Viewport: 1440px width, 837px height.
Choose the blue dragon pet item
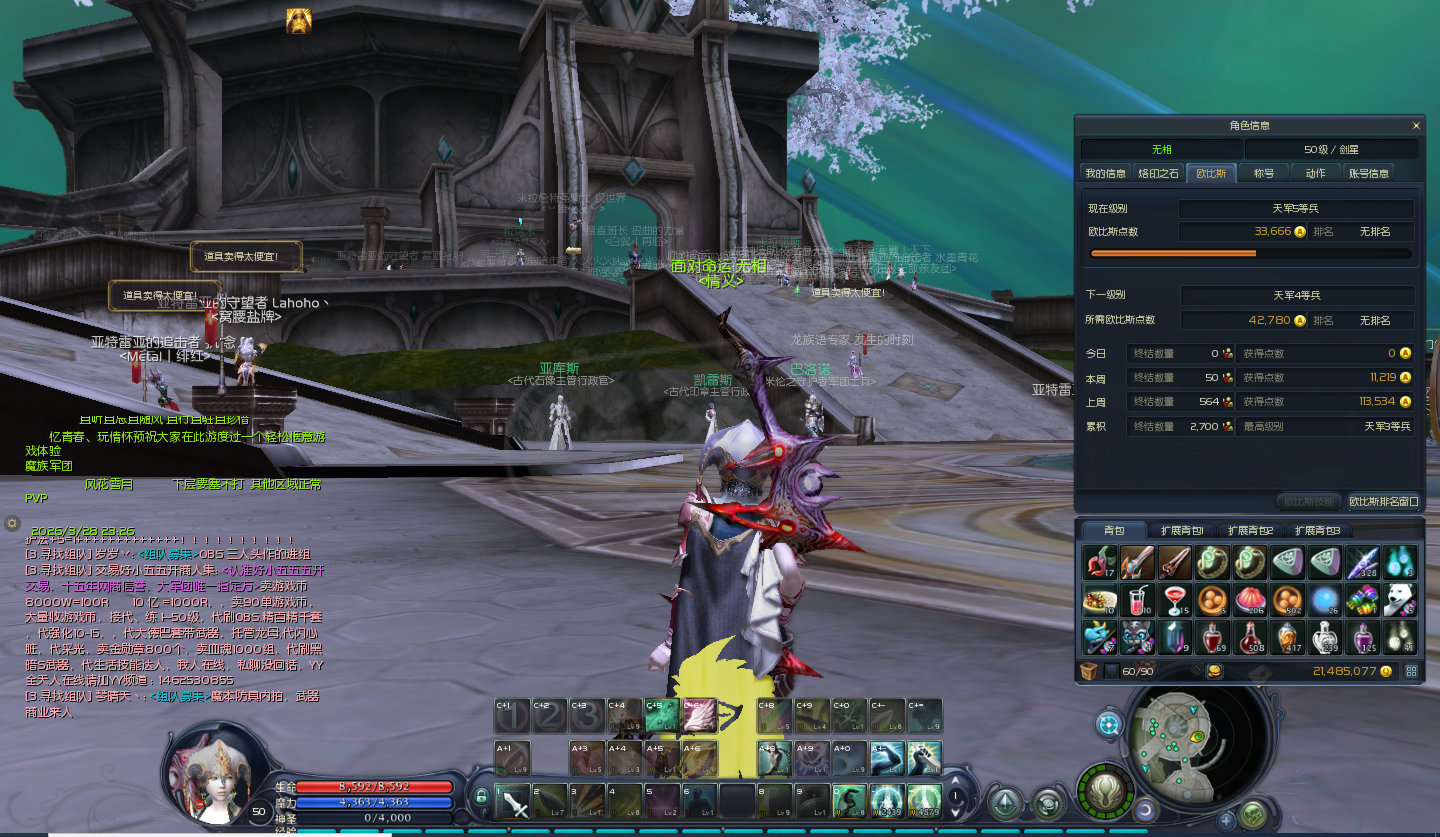point(1099,636)
